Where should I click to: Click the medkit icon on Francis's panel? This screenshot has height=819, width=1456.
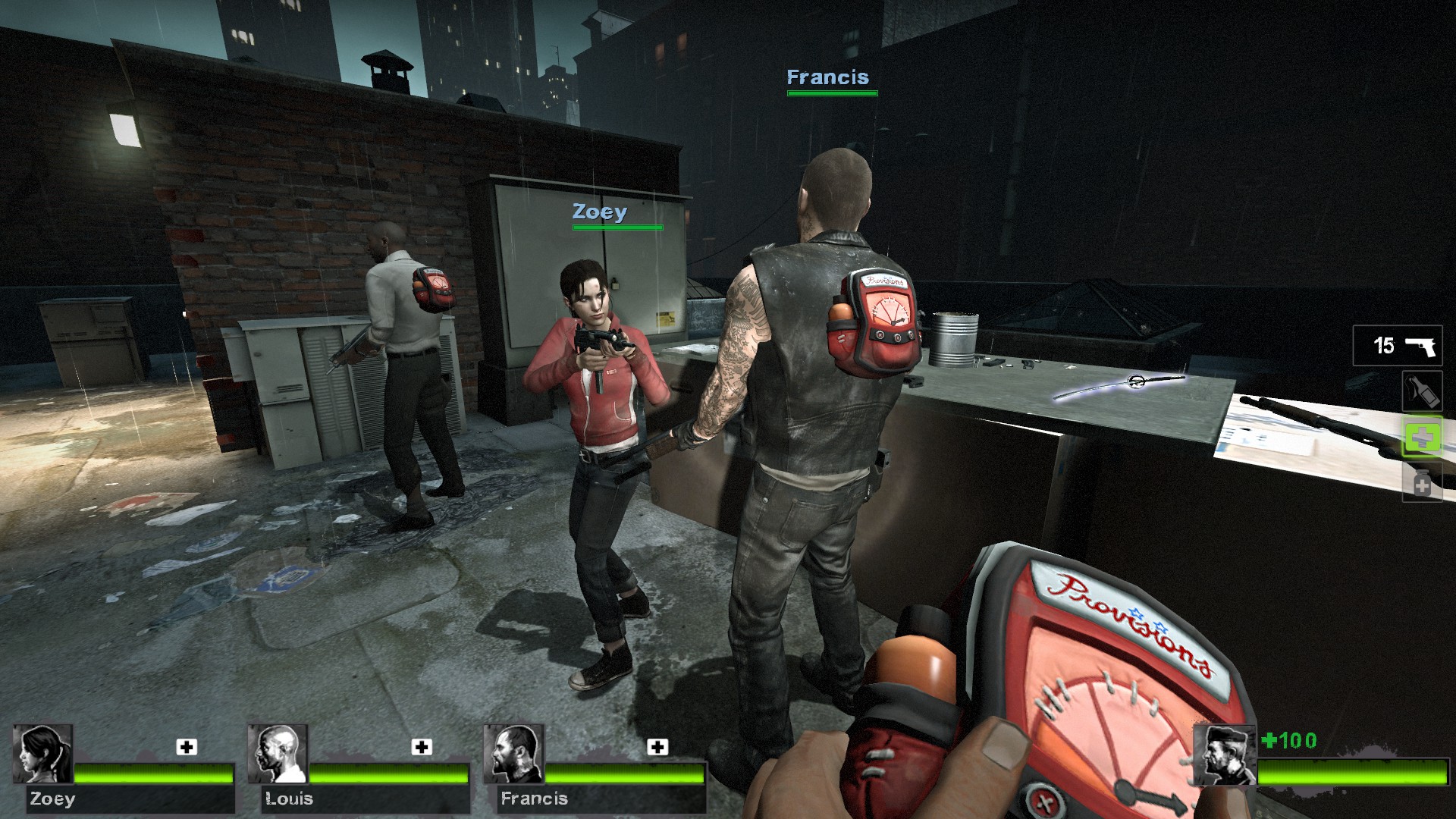tap(657, 747)
